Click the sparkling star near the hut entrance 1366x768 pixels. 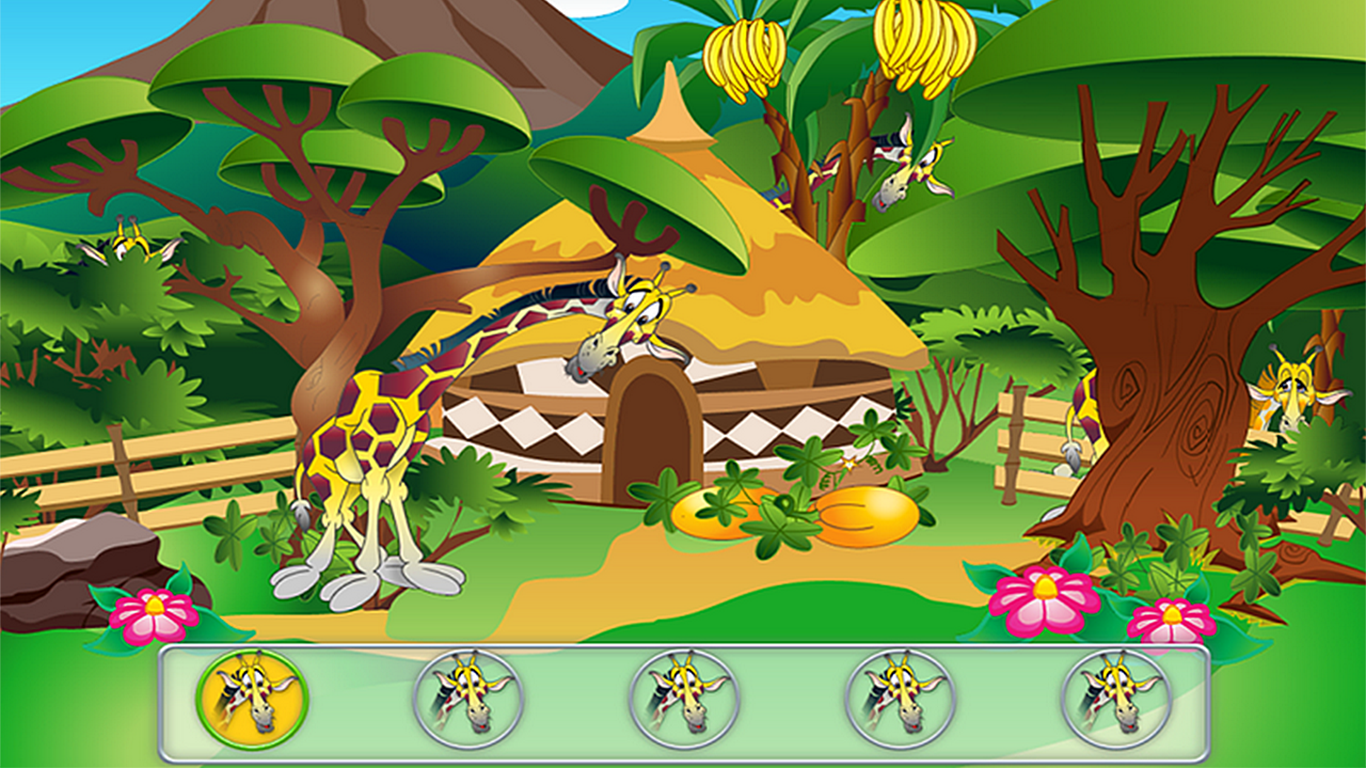(x=850, y=462)
